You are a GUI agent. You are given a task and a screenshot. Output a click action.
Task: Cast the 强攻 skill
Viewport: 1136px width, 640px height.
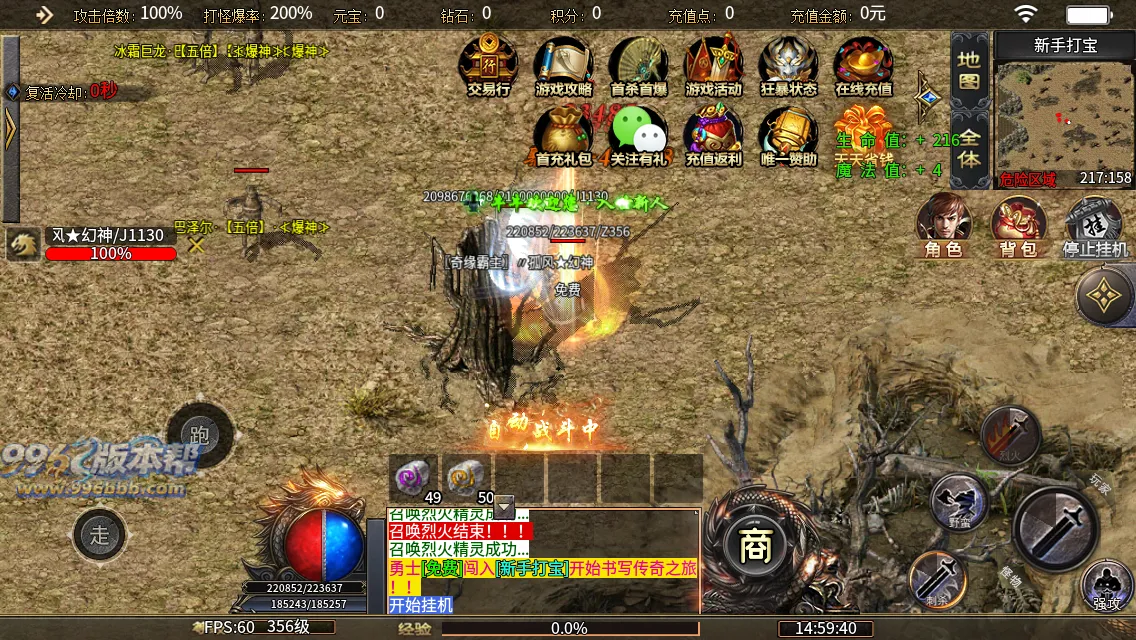pyautogui.click(x=1106, y=584)
